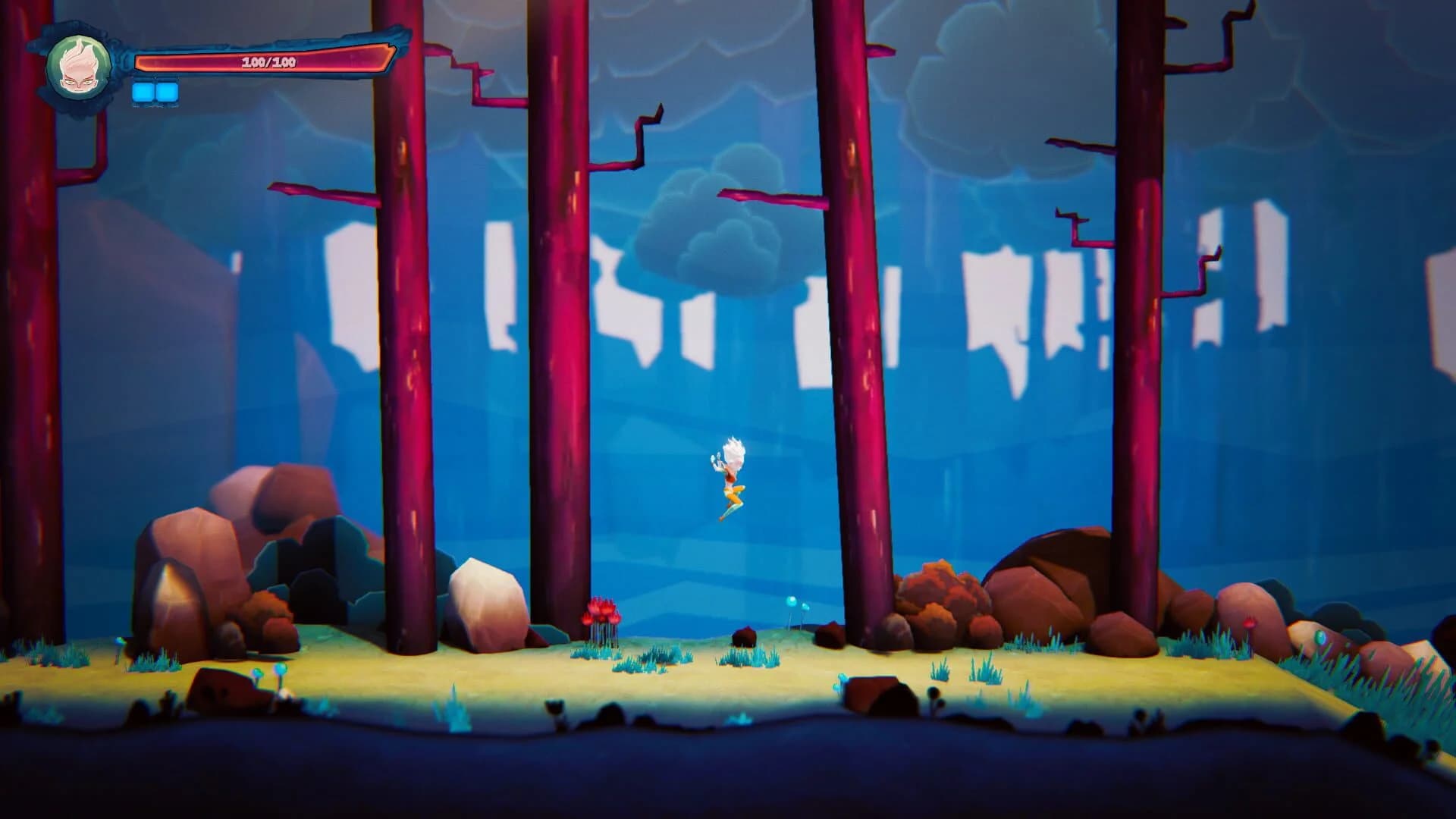Click the character portrait in the HUD
Screen dimensions: 1456x819
[80, 68]
